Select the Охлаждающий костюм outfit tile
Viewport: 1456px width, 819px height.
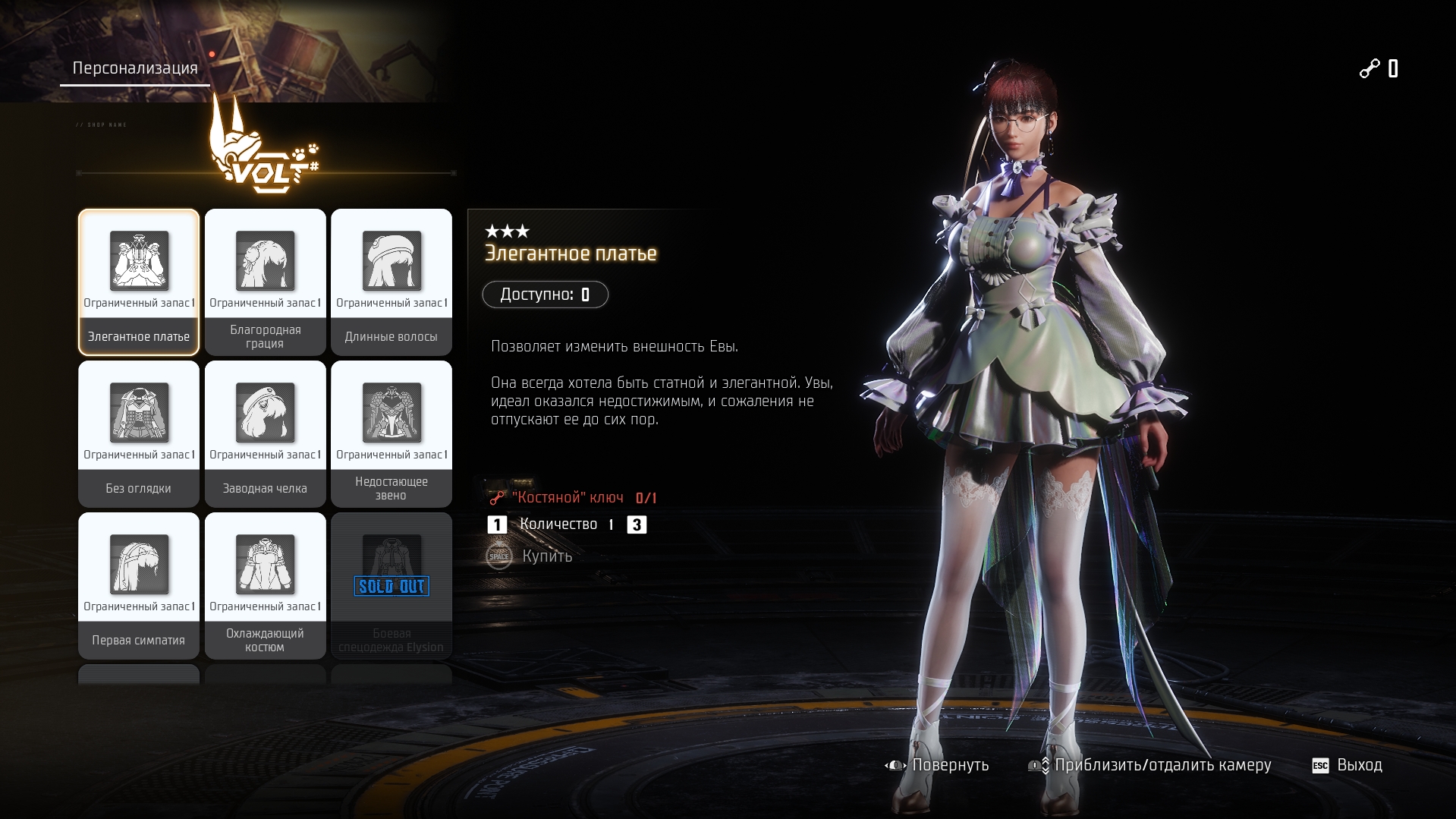click(265, 585)
